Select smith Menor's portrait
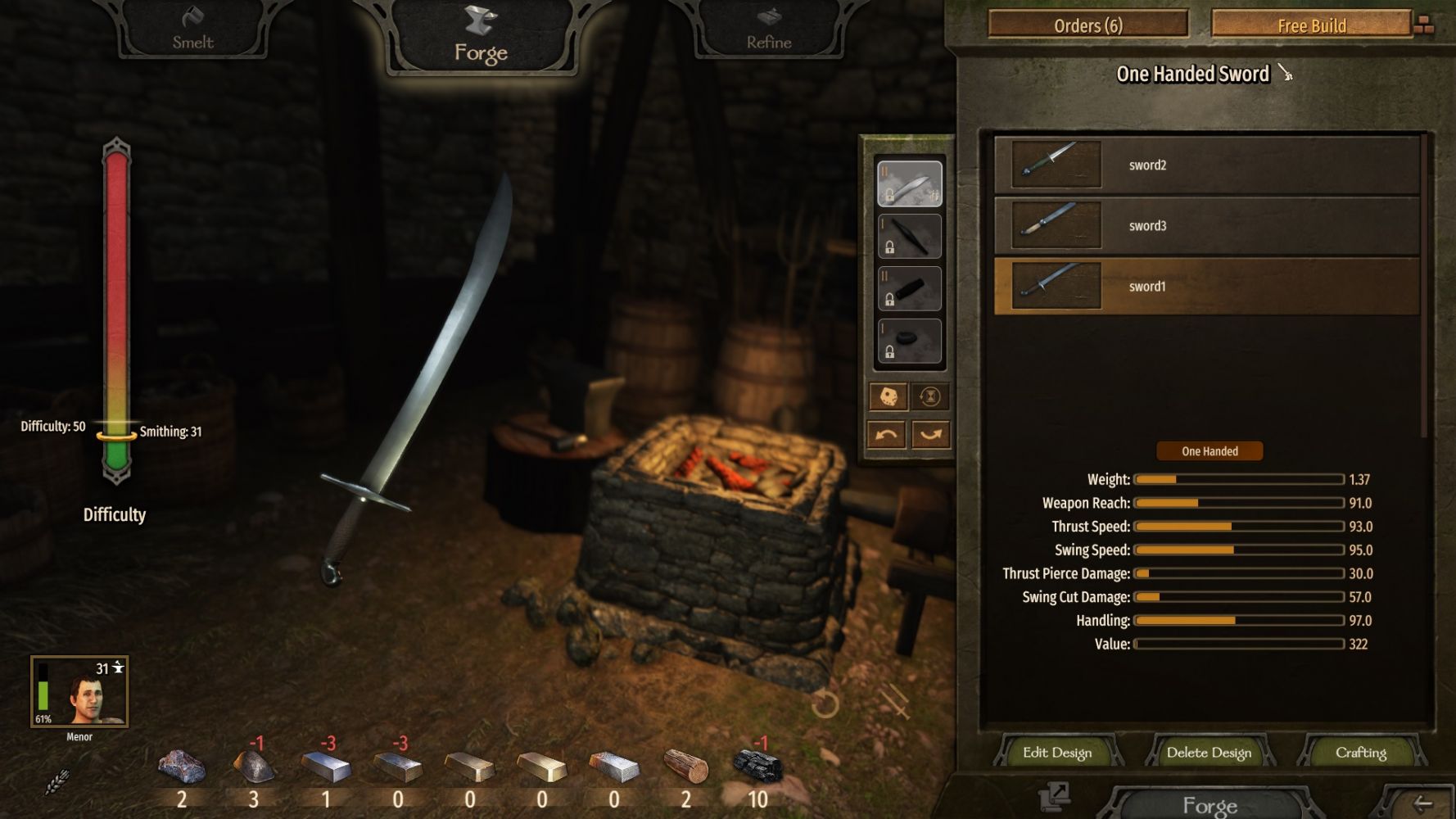Screen dimensions: 1456x819 79,692
